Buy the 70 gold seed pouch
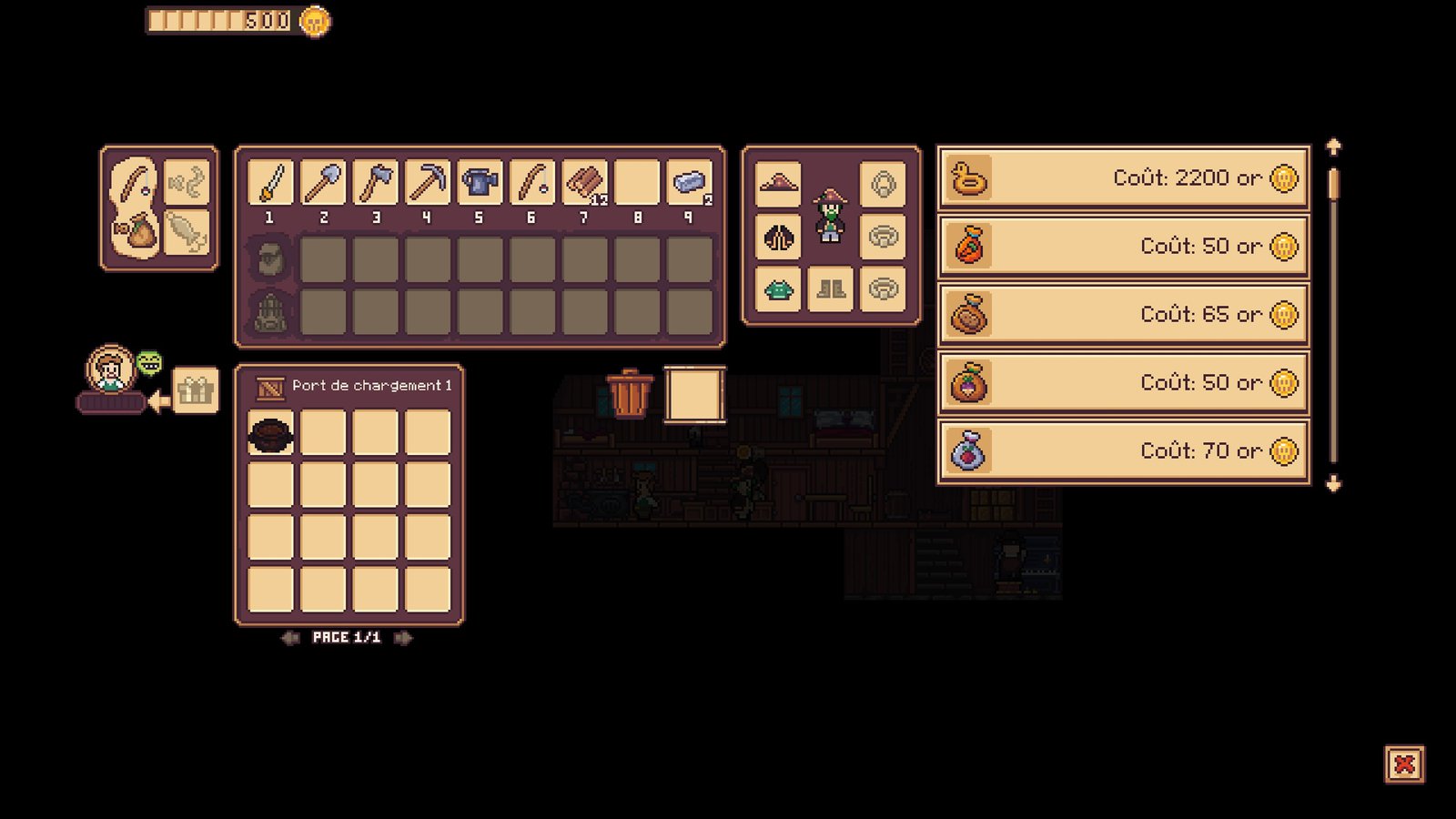The height and width of the screenshot is (819, 1456). [x=1123, y=451]
